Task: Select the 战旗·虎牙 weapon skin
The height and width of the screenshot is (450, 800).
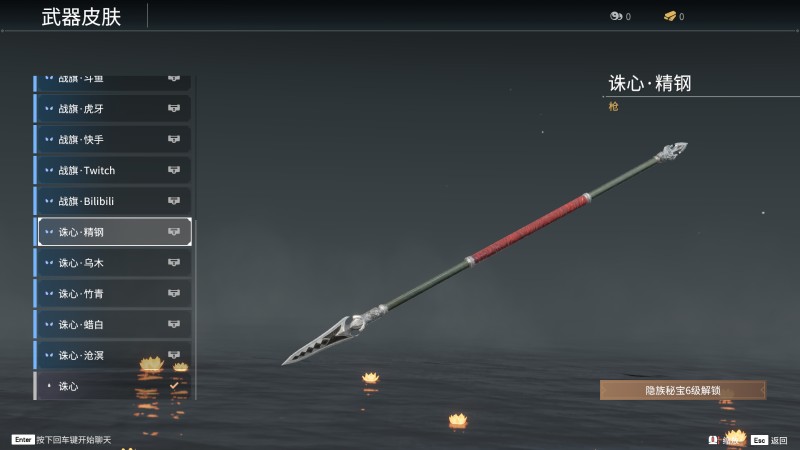Action: click(113, 108)
